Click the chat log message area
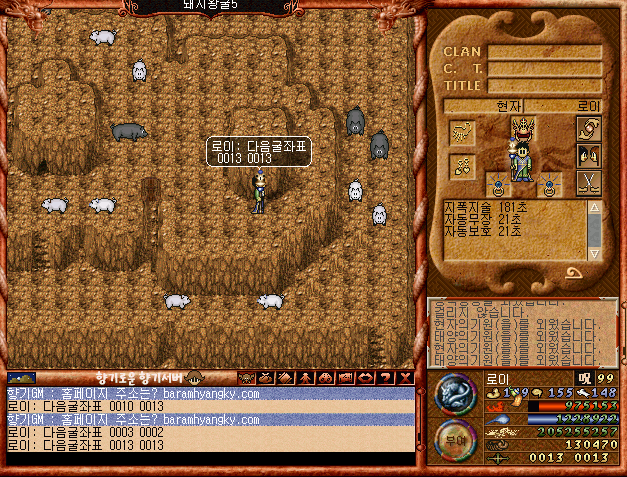 coord(210,419)
